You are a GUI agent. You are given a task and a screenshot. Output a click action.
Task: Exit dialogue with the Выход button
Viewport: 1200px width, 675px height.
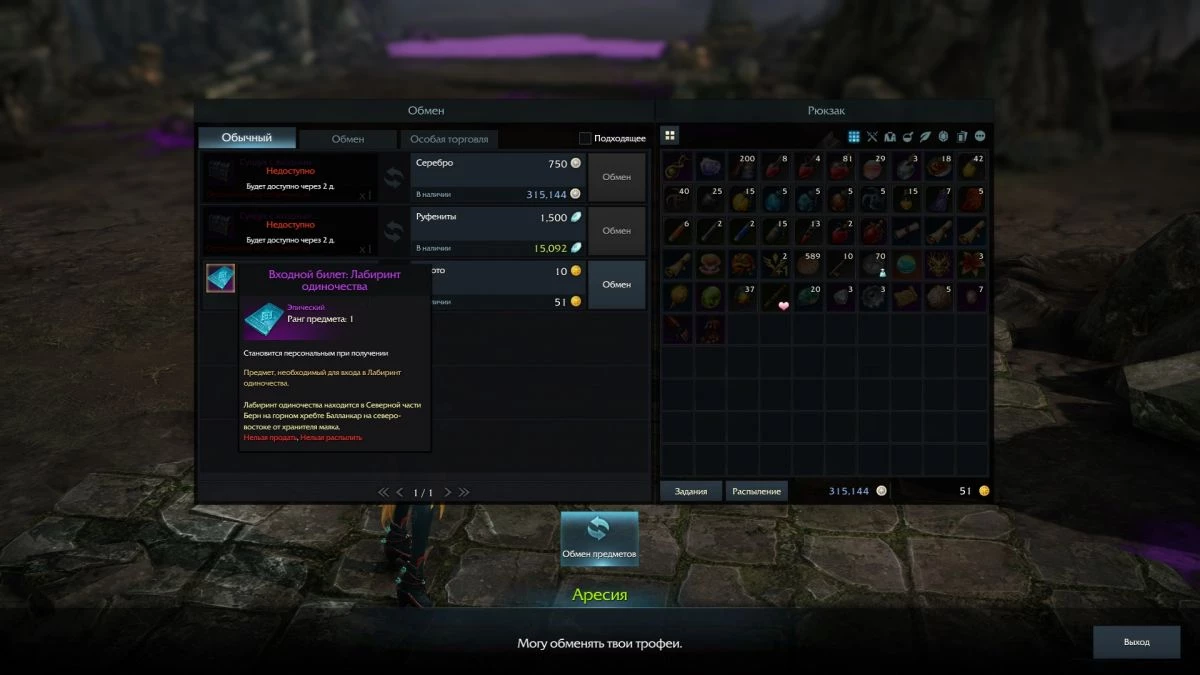[1136, 642]
